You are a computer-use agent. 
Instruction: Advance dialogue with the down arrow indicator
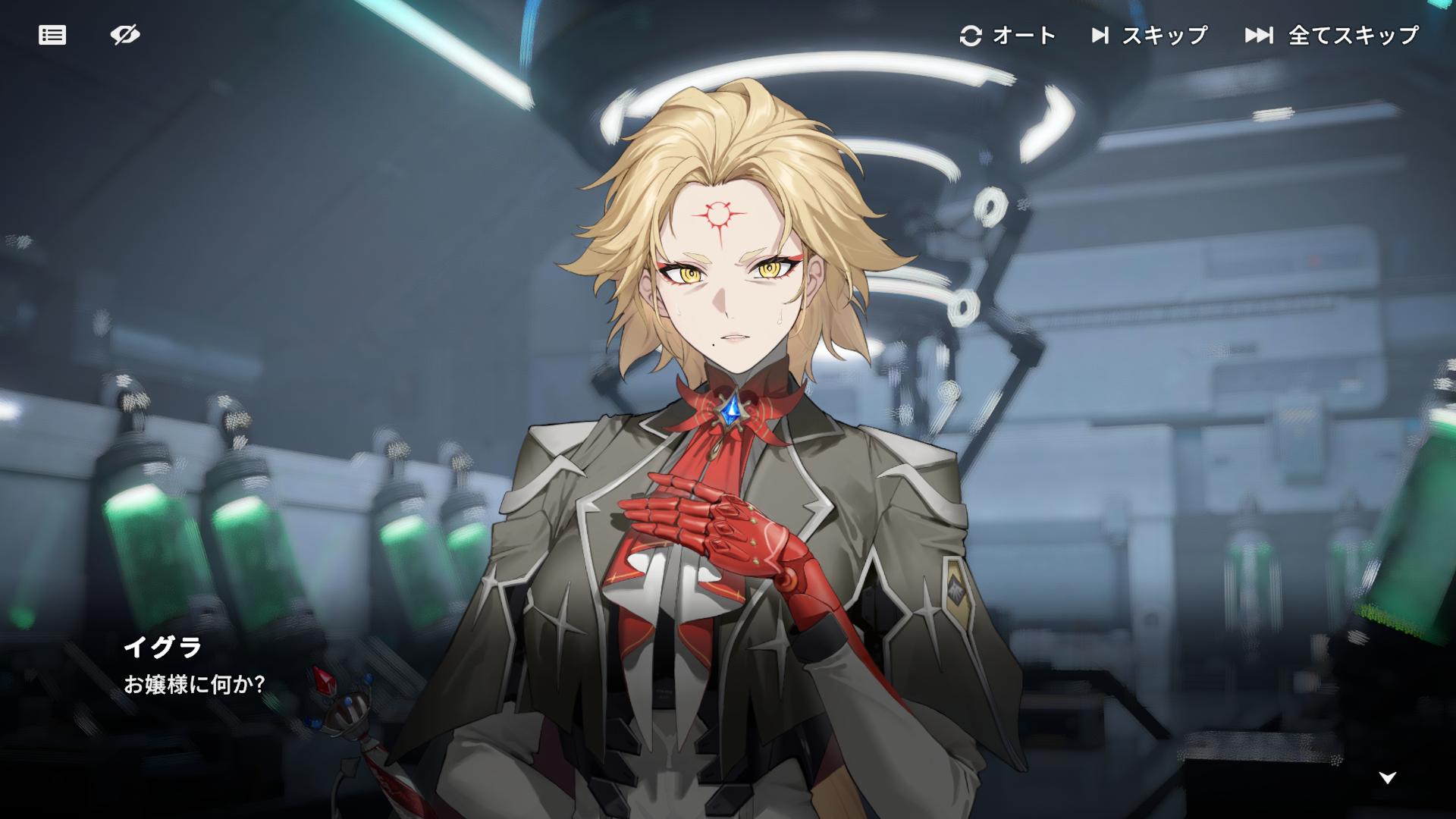pyautogui.click(x=1388, y=777)
